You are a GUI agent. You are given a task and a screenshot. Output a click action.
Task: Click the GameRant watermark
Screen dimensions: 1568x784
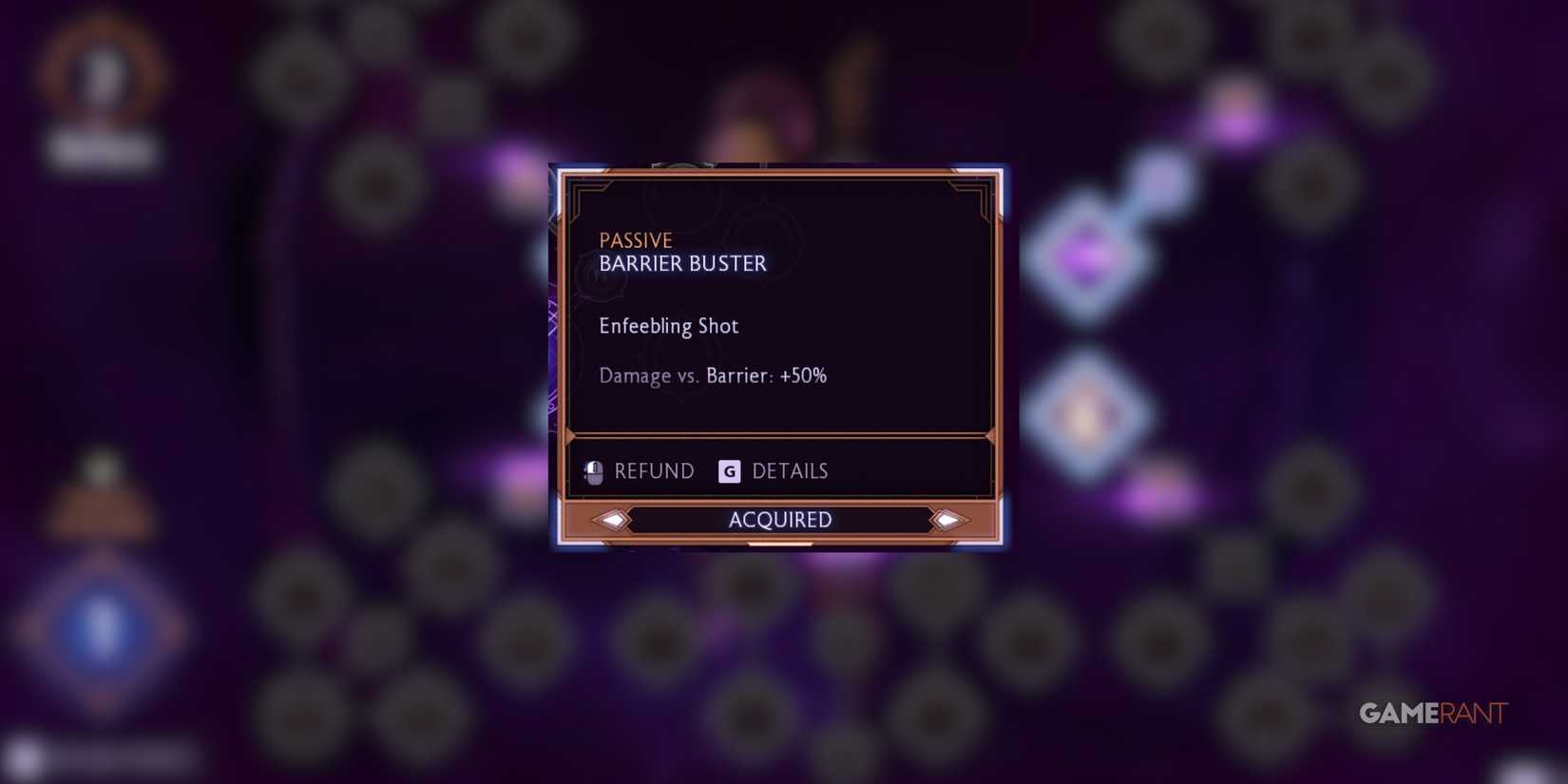(1434, 711)
